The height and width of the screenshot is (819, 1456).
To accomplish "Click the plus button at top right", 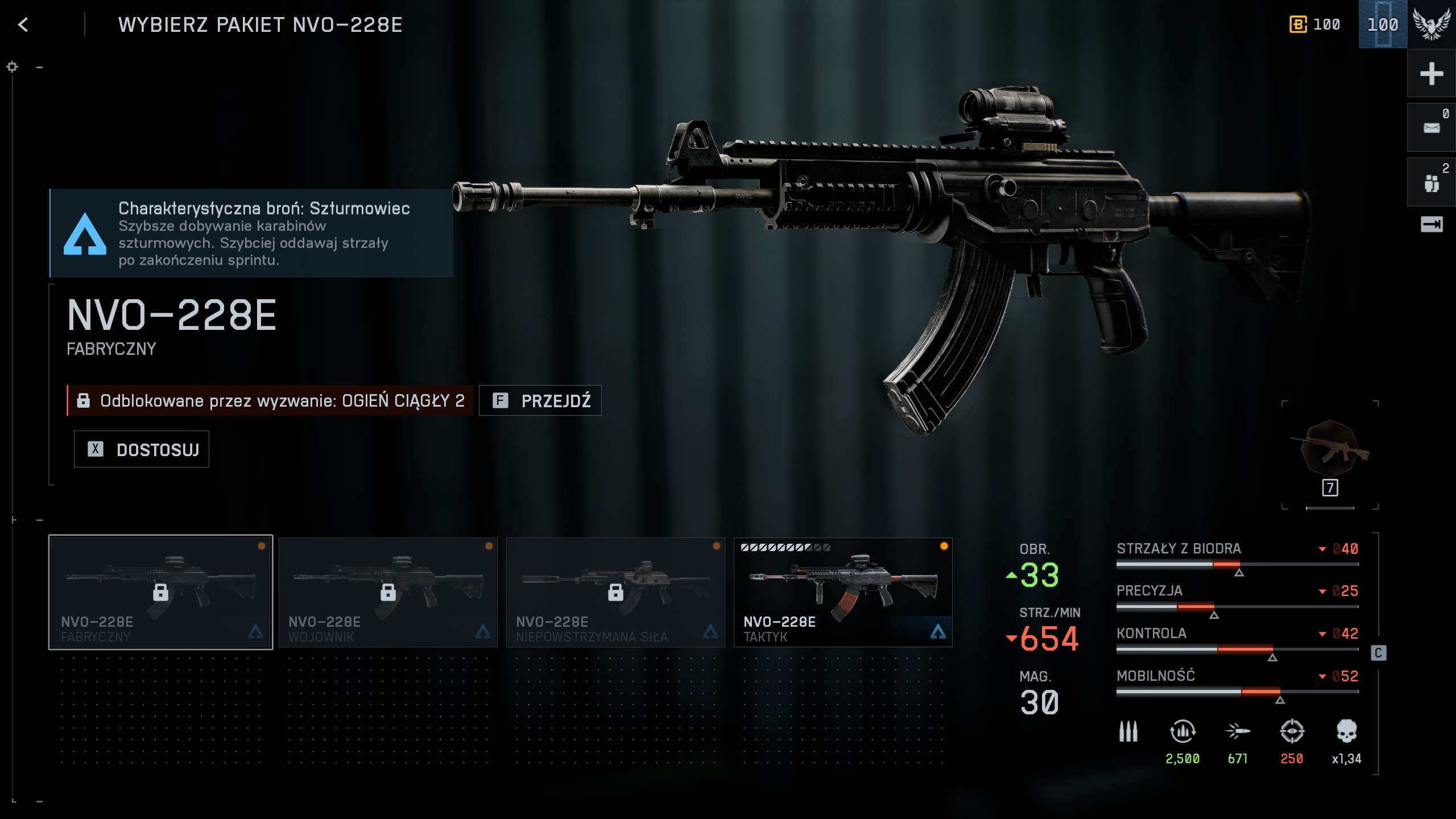I will pyautogui.click(x=1431, y=74).
